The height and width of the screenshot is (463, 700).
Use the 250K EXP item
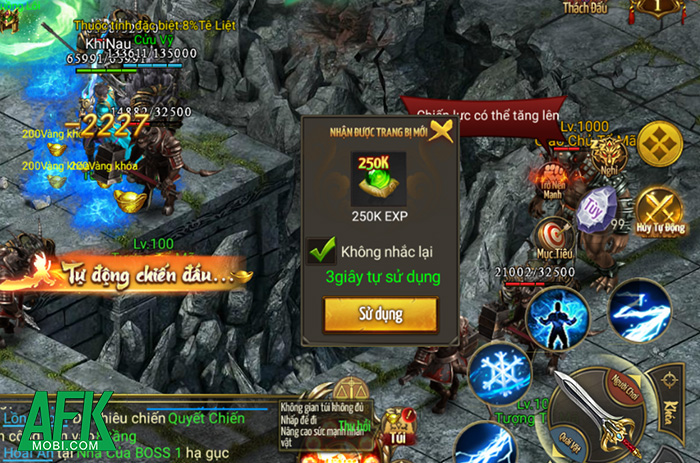click(x=380, y=314)
